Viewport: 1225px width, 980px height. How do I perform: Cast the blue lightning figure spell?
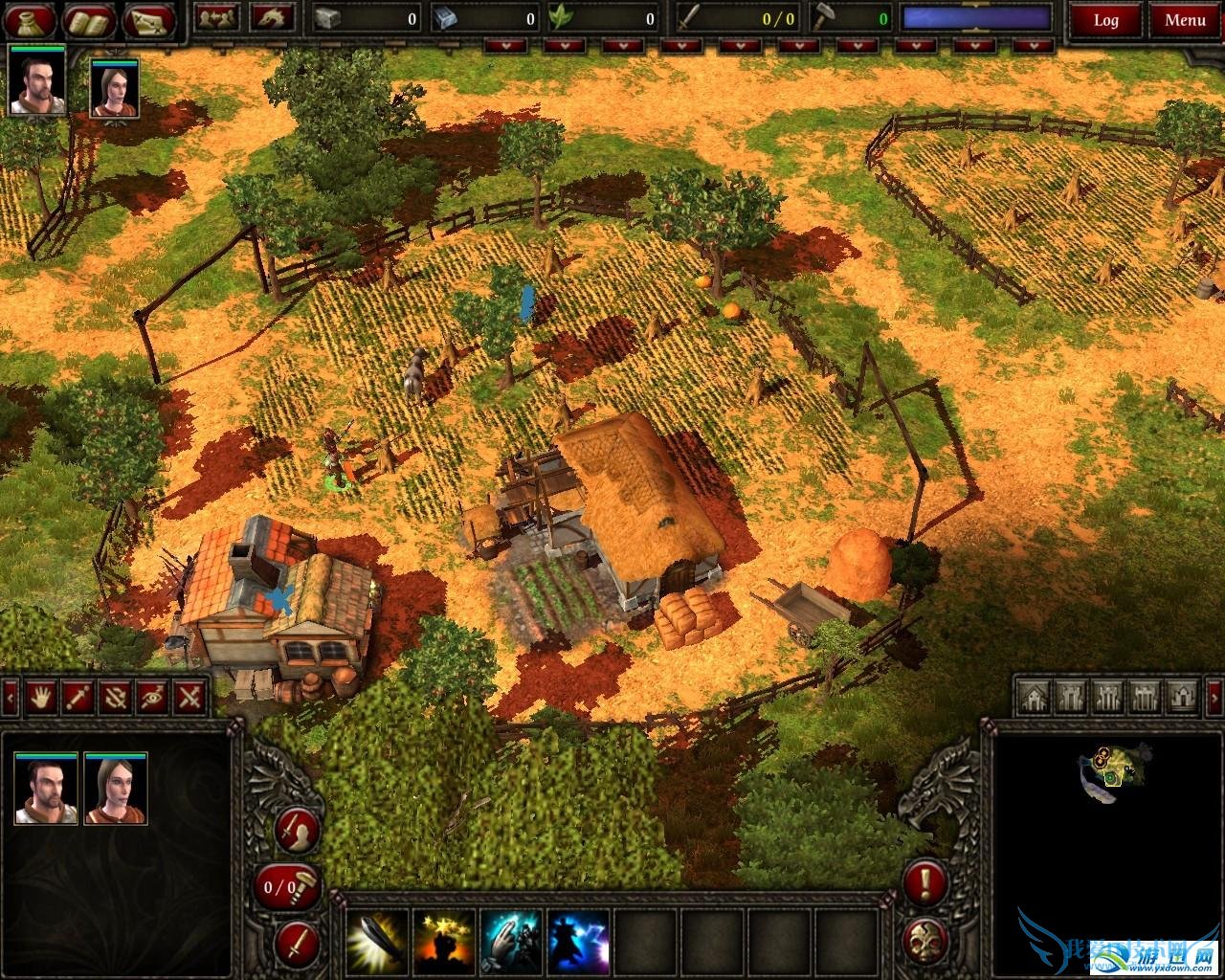click(578, 942)
